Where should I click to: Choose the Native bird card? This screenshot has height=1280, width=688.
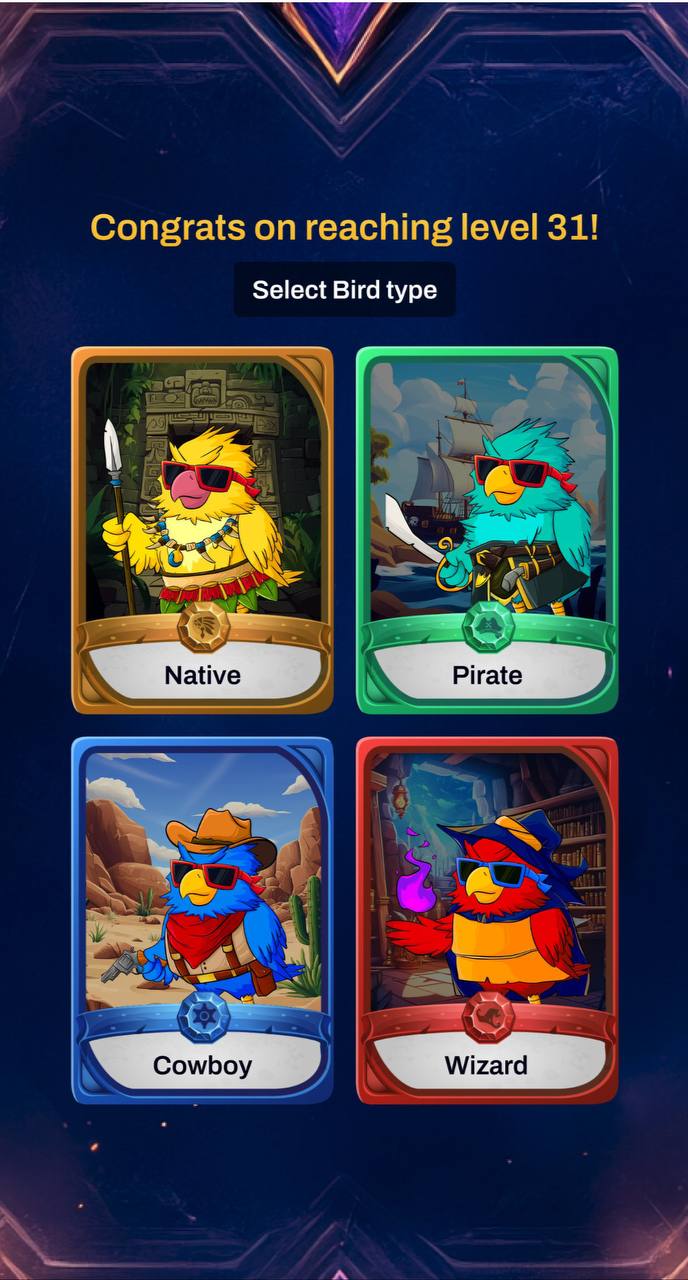pyautogui.click(x=202, y=530)
